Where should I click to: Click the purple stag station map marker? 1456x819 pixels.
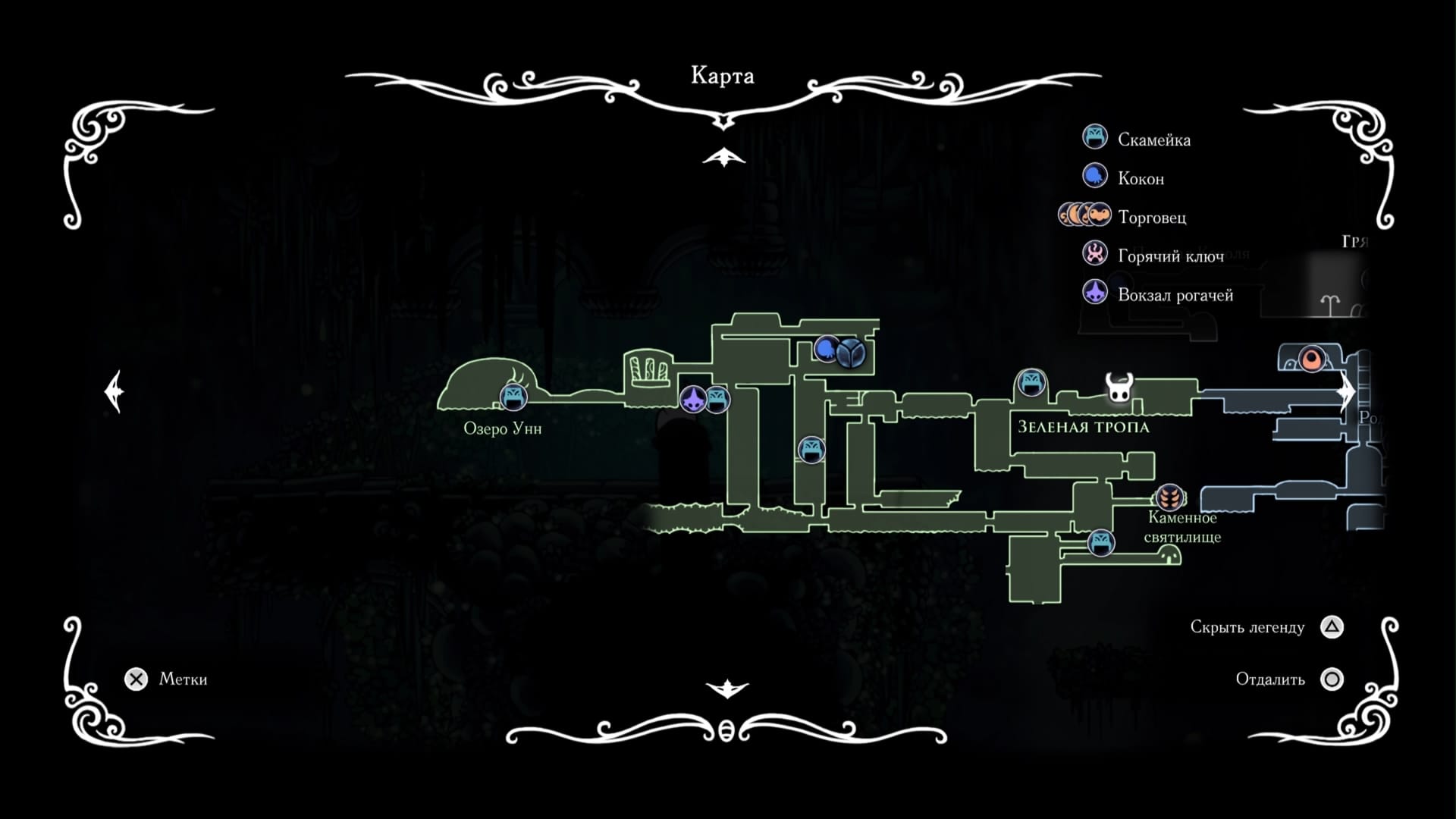[692, 399]
